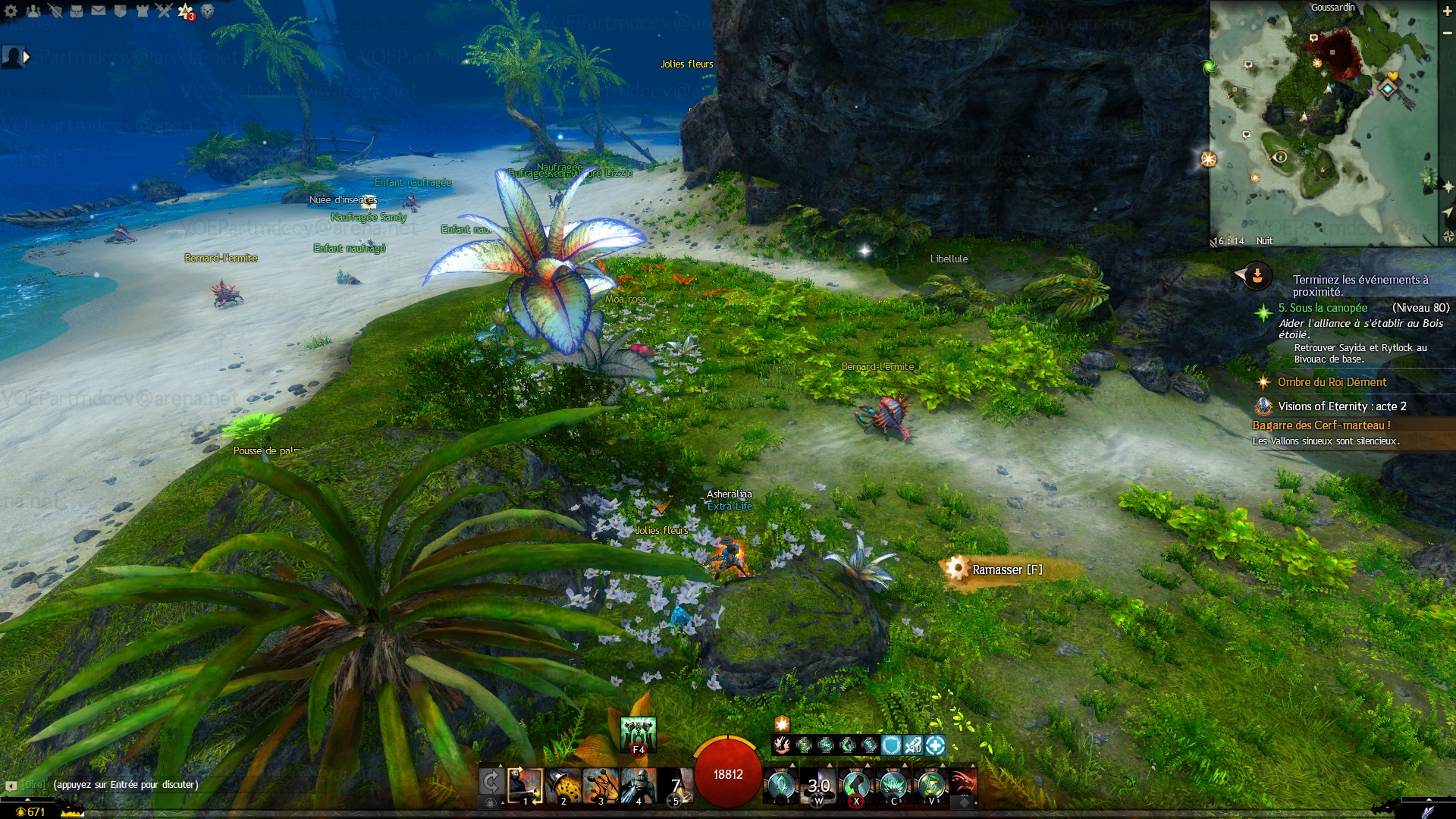Image resolution: width=1456 pixels, height=819 pixels.
Task: Activate the utility skill bound to C
Action: pyautogui.click(x=893, y=786)
